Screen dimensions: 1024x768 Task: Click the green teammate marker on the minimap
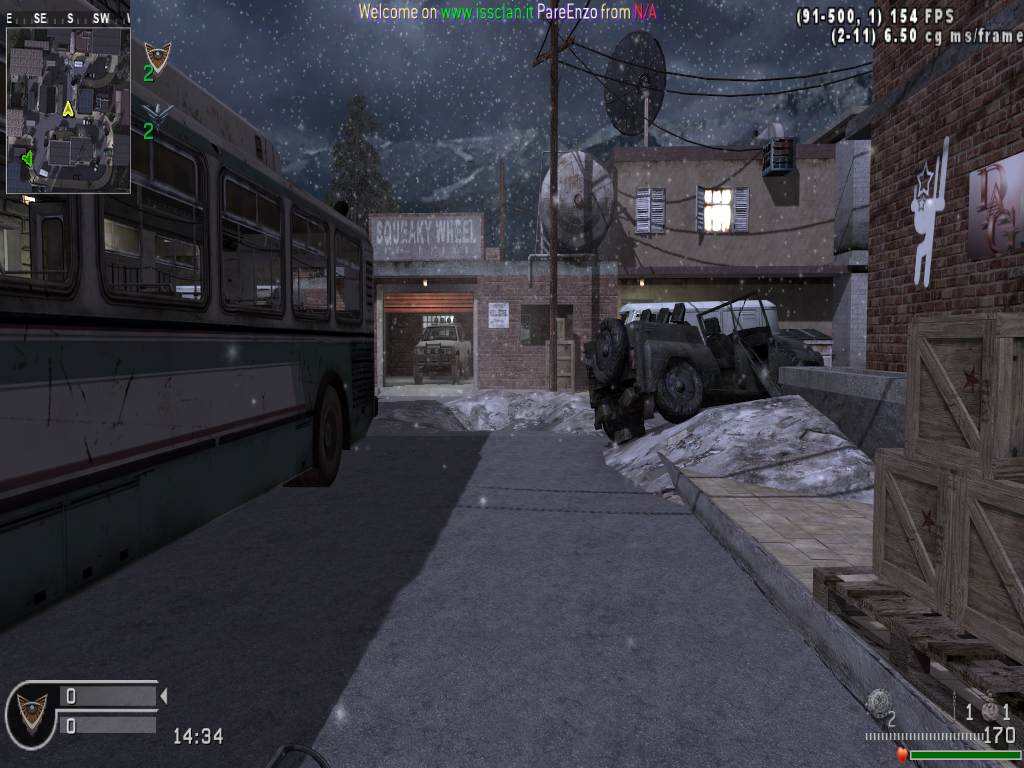click(x=27, y=157)
